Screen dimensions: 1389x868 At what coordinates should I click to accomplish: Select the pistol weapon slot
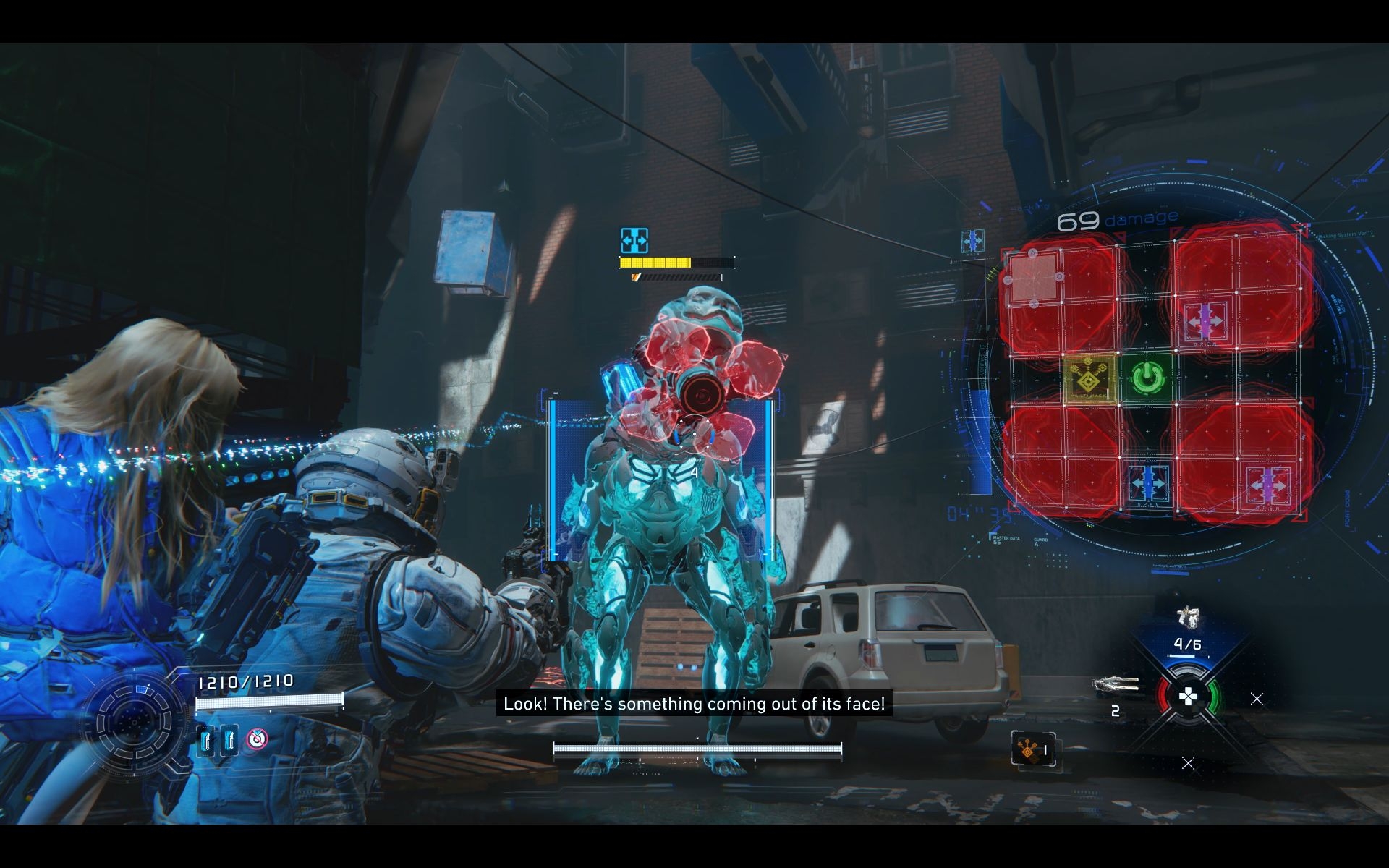(1186, 618)
